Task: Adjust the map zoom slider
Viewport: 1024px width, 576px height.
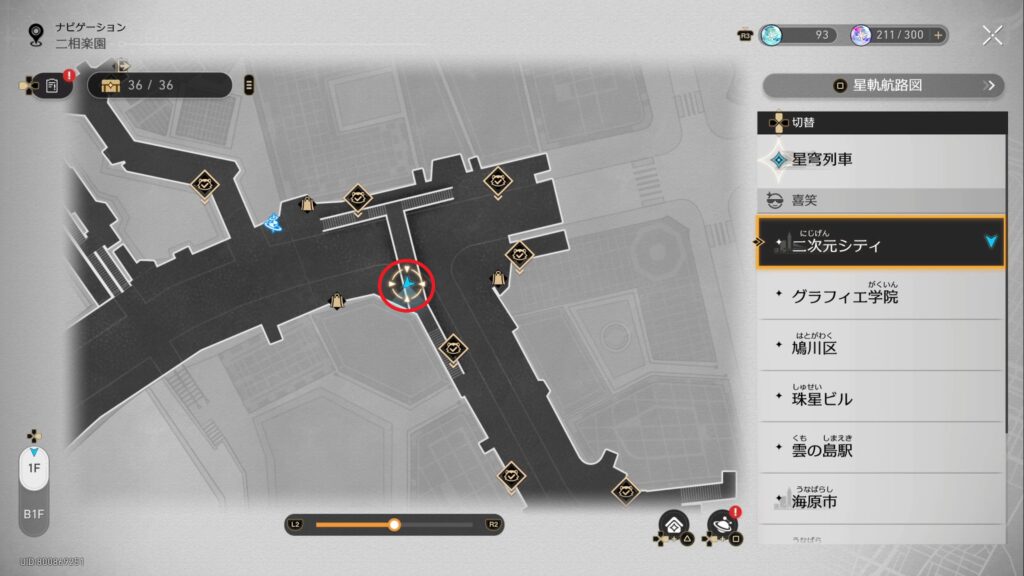Action: [x=394, y=524]
